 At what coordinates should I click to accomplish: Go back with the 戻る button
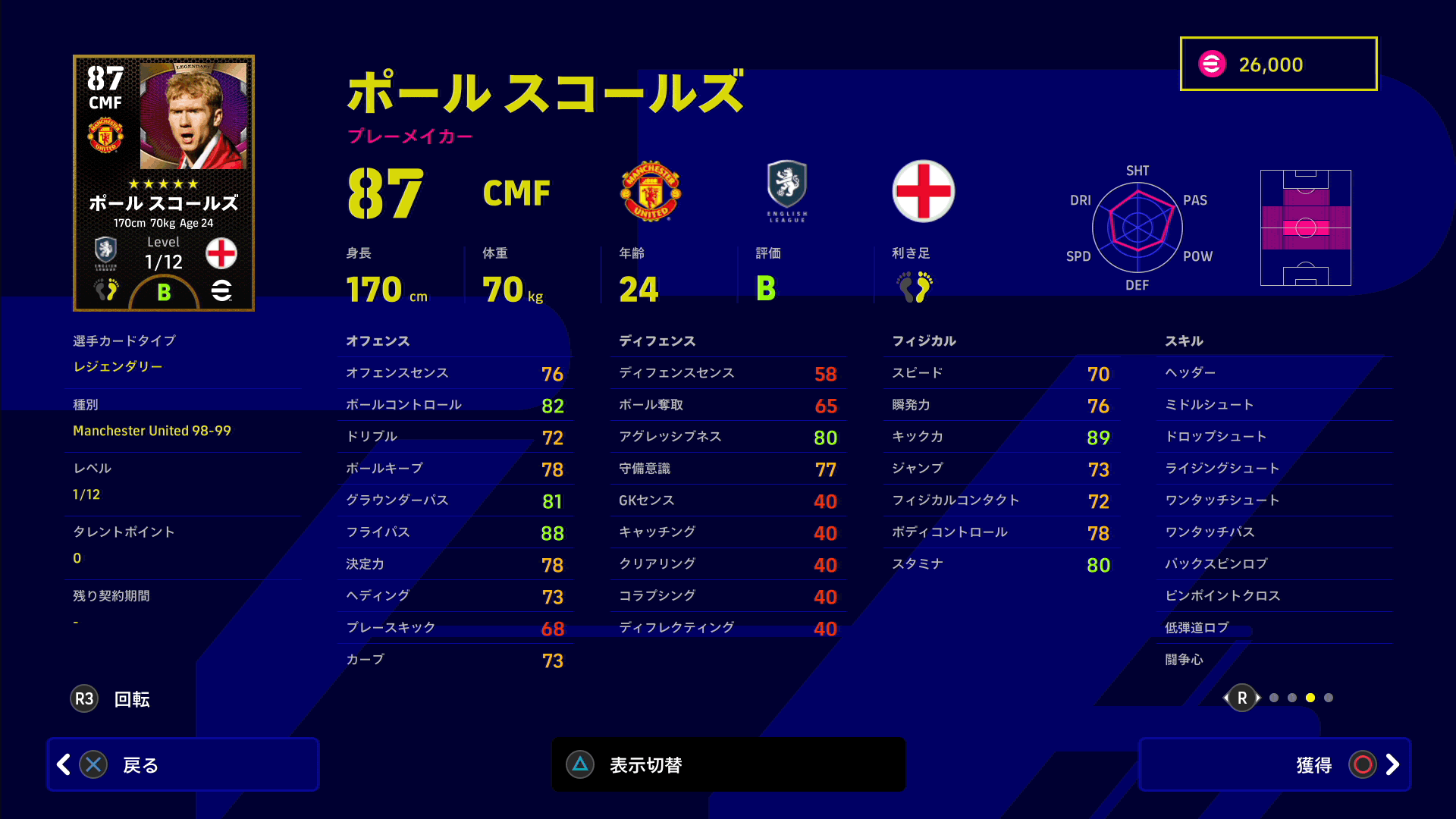tap(182, 764)
